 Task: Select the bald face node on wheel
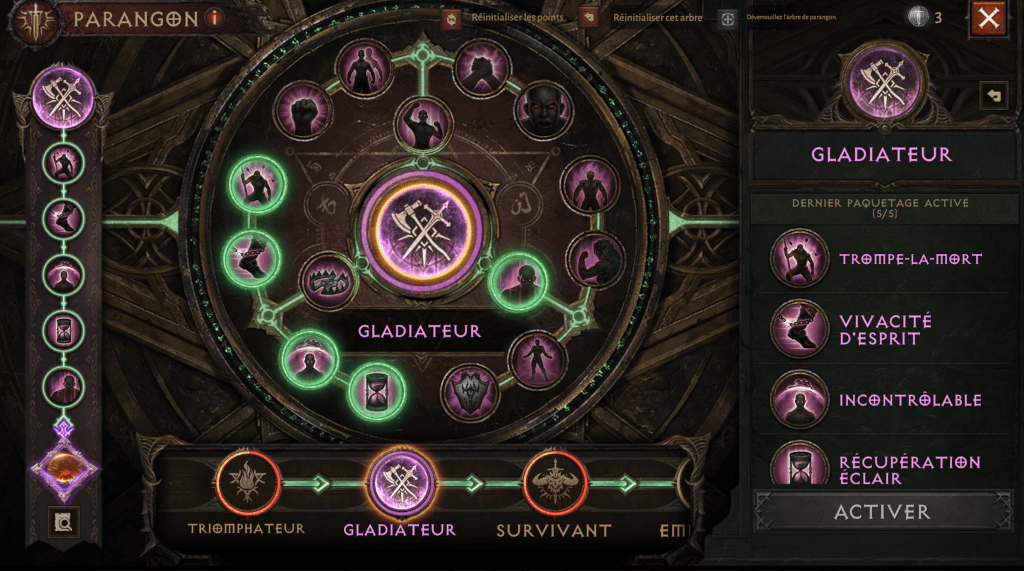(x=543, y=110)
